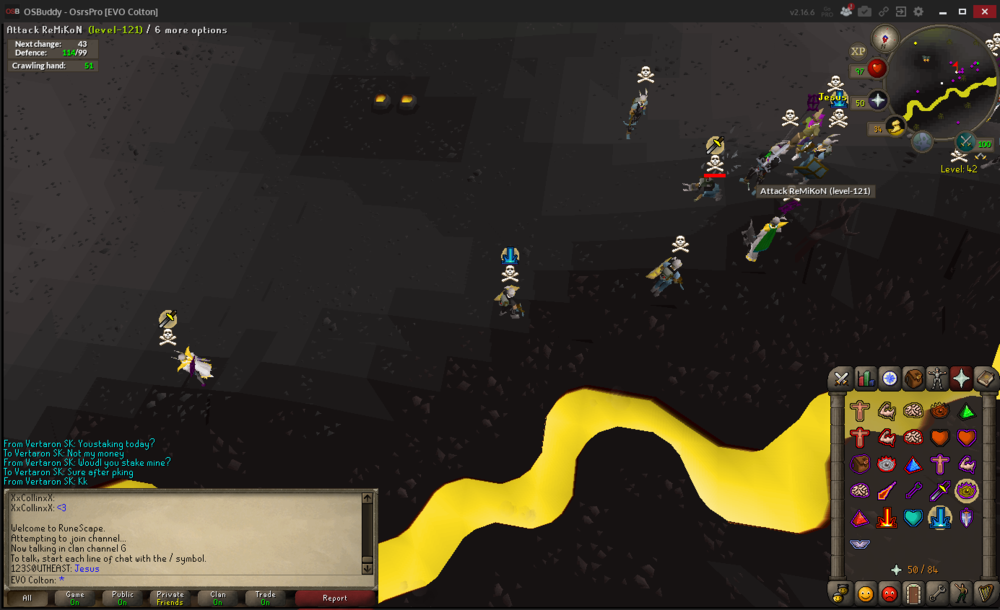The width and height of the screenshot is (1000, 610).
Task: Open the Combat Options tab
Action: point(841,378)
